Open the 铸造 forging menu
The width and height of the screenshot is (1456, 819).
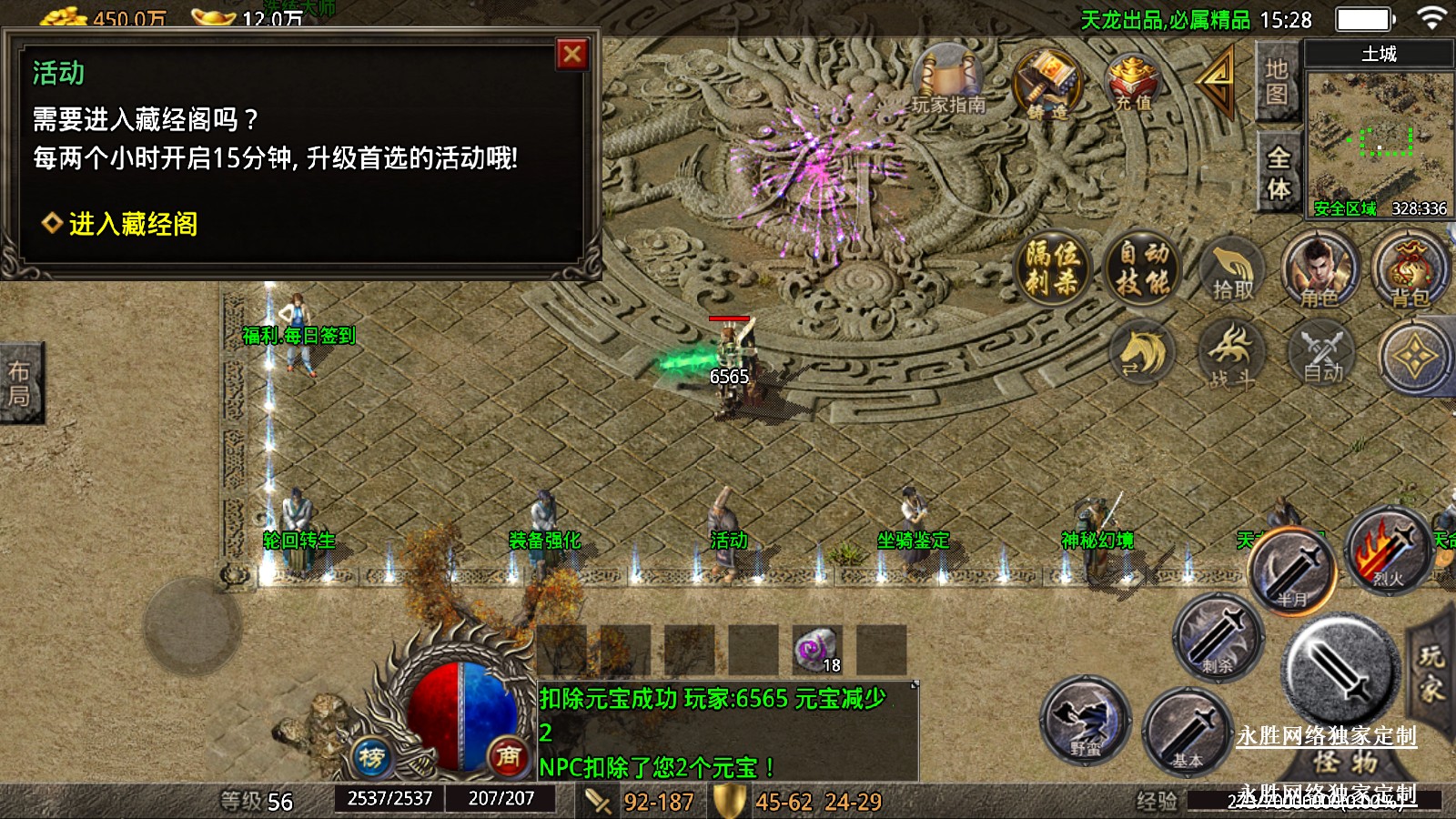tap(1046, 84)
